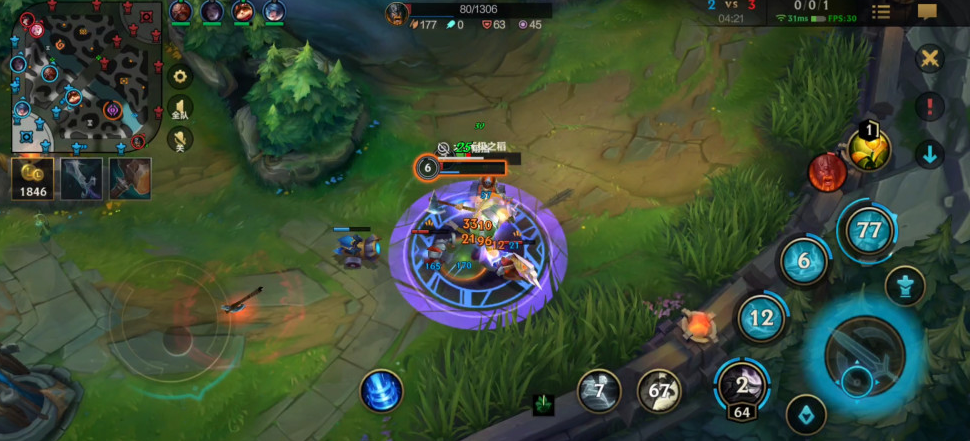970x441 pixels.
Task: Toggle the 全队 team voice speaker
Action: pos(181,109)
